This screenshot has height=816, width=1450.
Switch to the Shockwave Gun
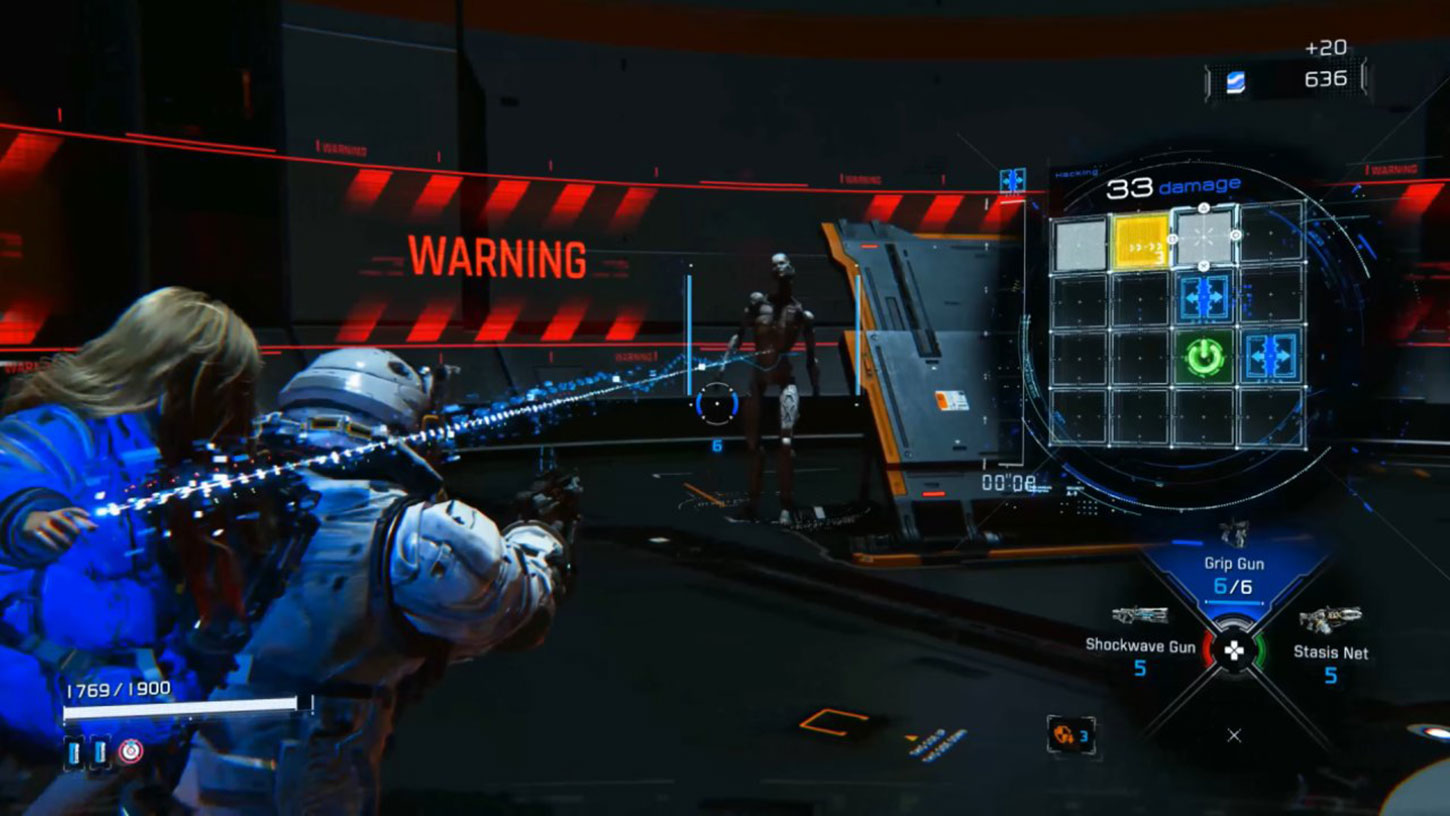tap(1141, 645)
